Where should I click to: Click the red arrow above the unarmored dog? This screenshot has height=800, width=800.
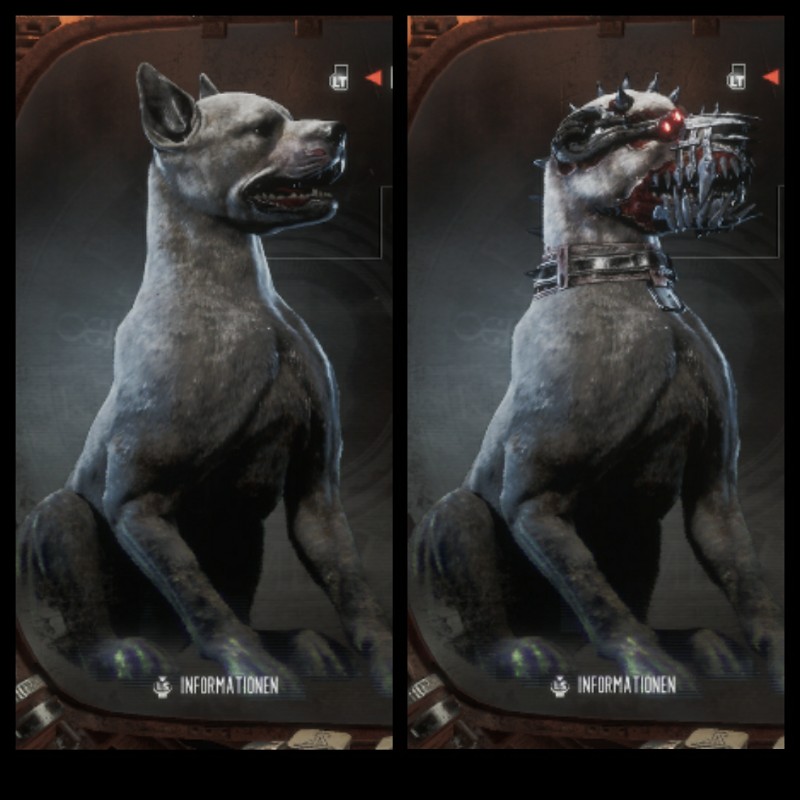[x=374, y=77]
